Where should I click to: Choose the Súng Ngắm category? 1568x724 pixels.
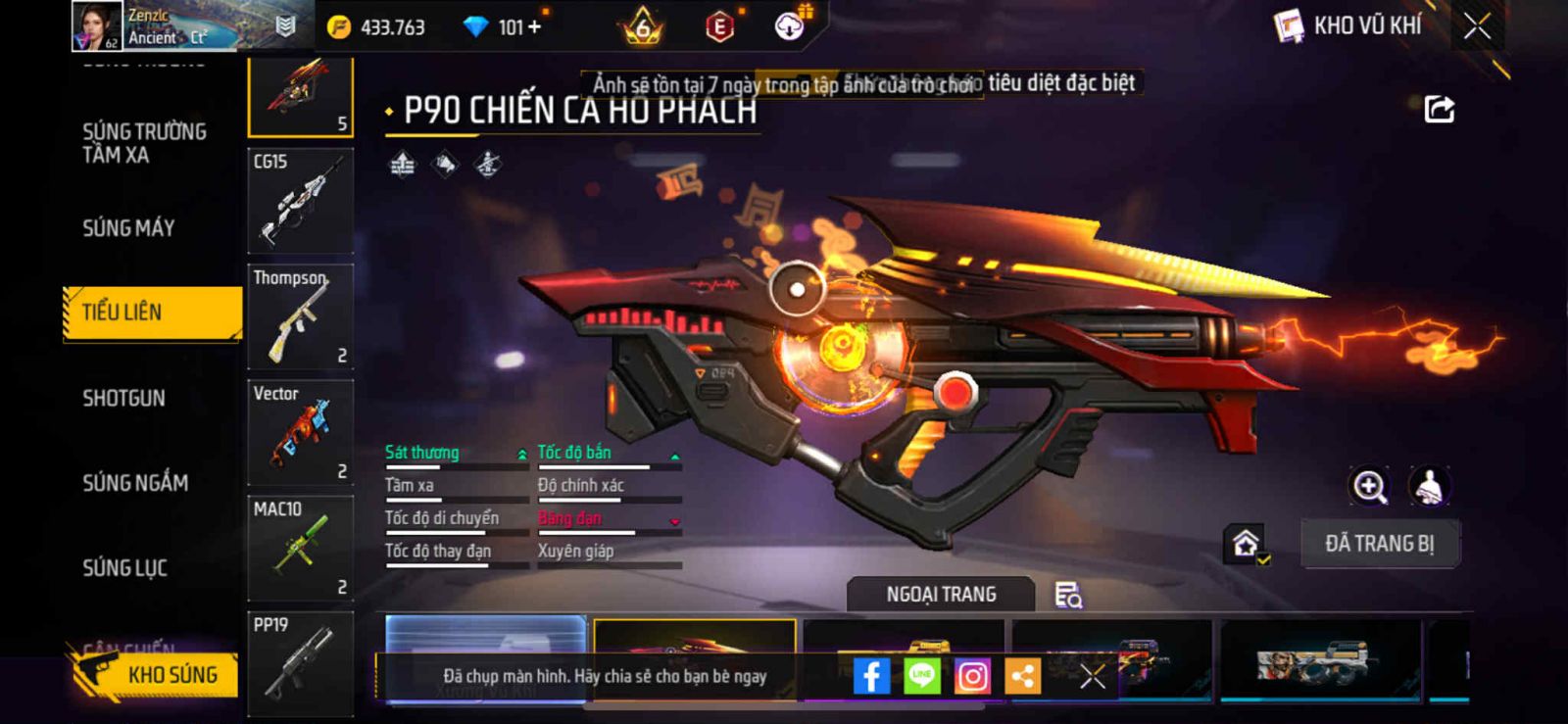coord(135,482)
